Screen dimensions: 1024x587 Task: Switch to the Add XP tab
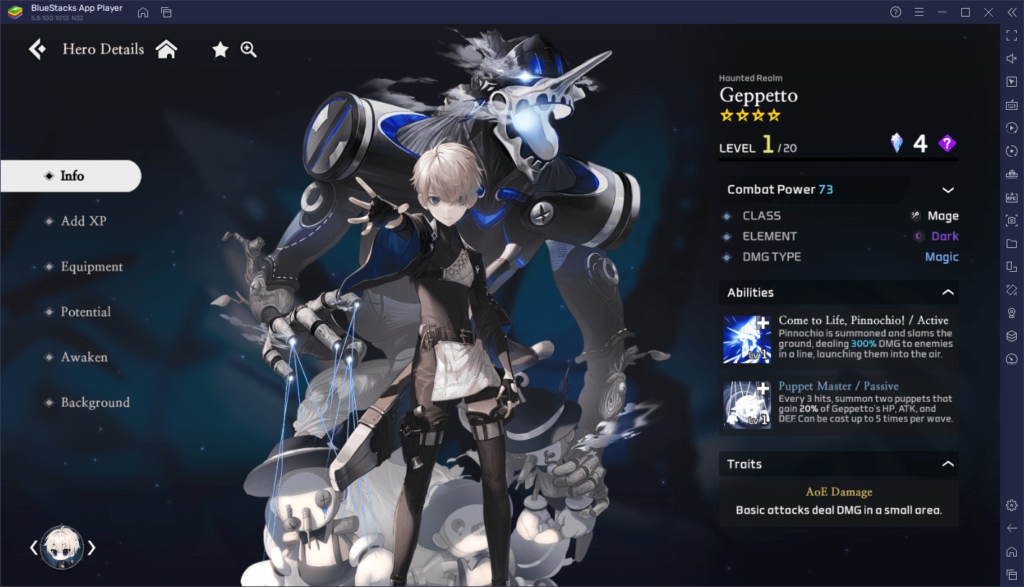82,221
